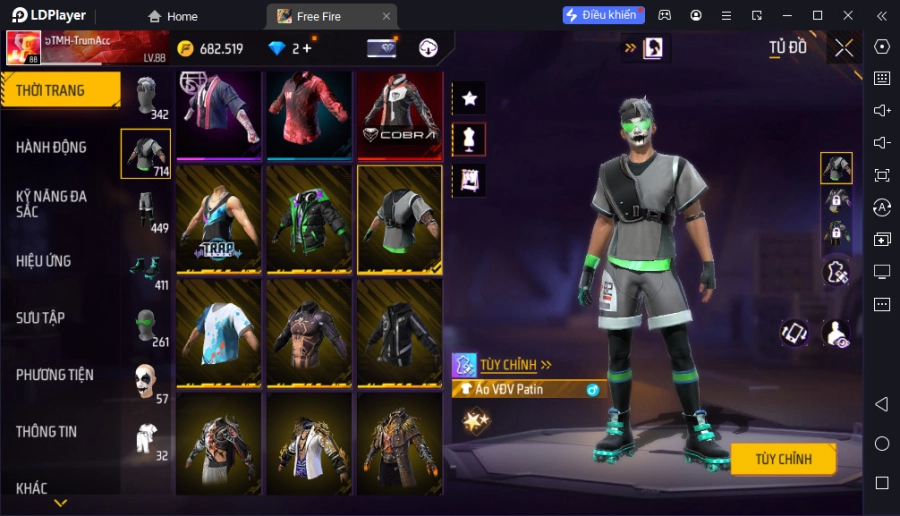The height and width of the screenshot is (516, 900).
Task: Select the mask subcategory with 342 items
Action: [146, 98]
